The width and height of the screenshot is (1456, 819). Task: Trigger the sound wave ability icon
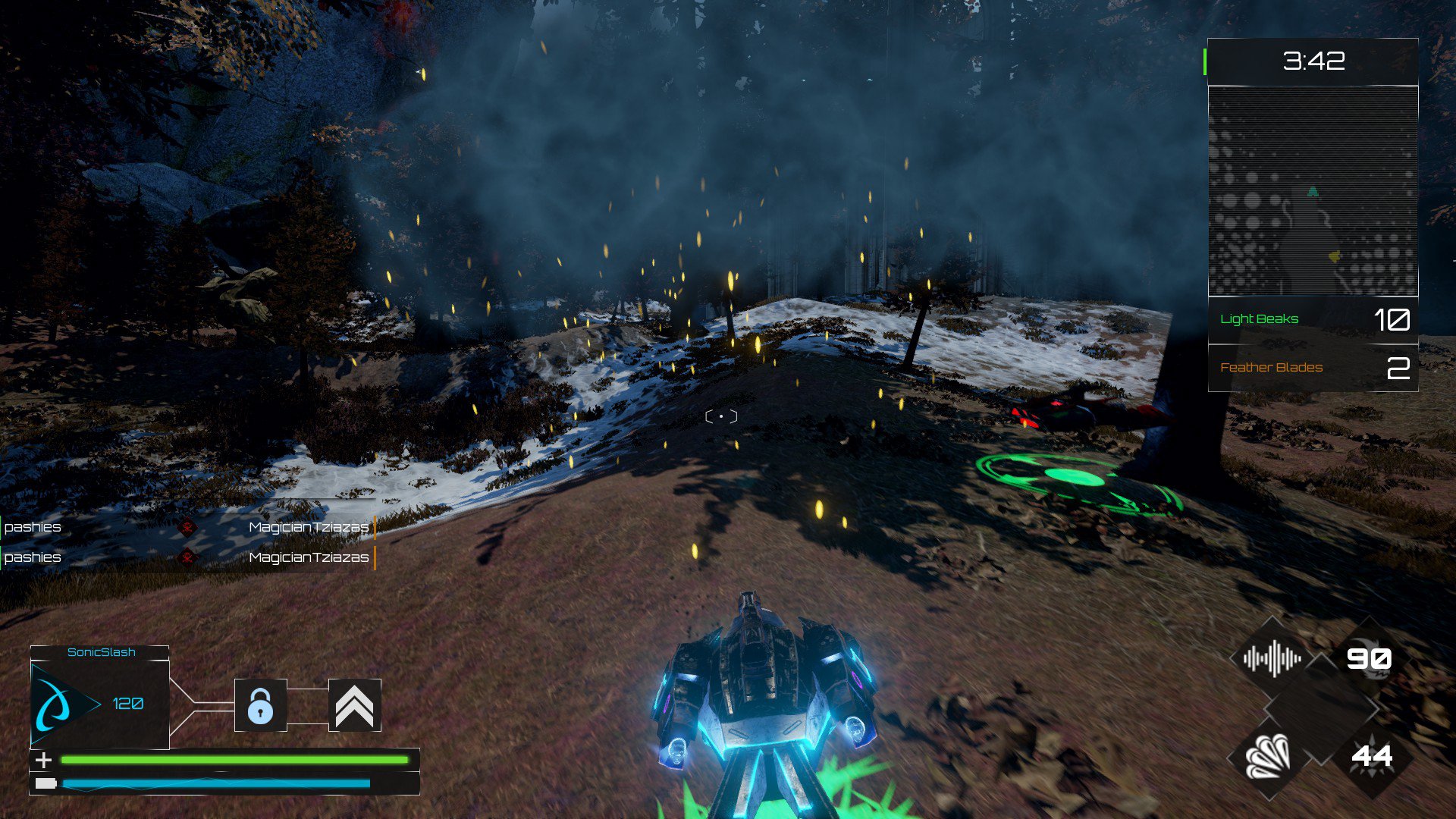pos(1272,658)
